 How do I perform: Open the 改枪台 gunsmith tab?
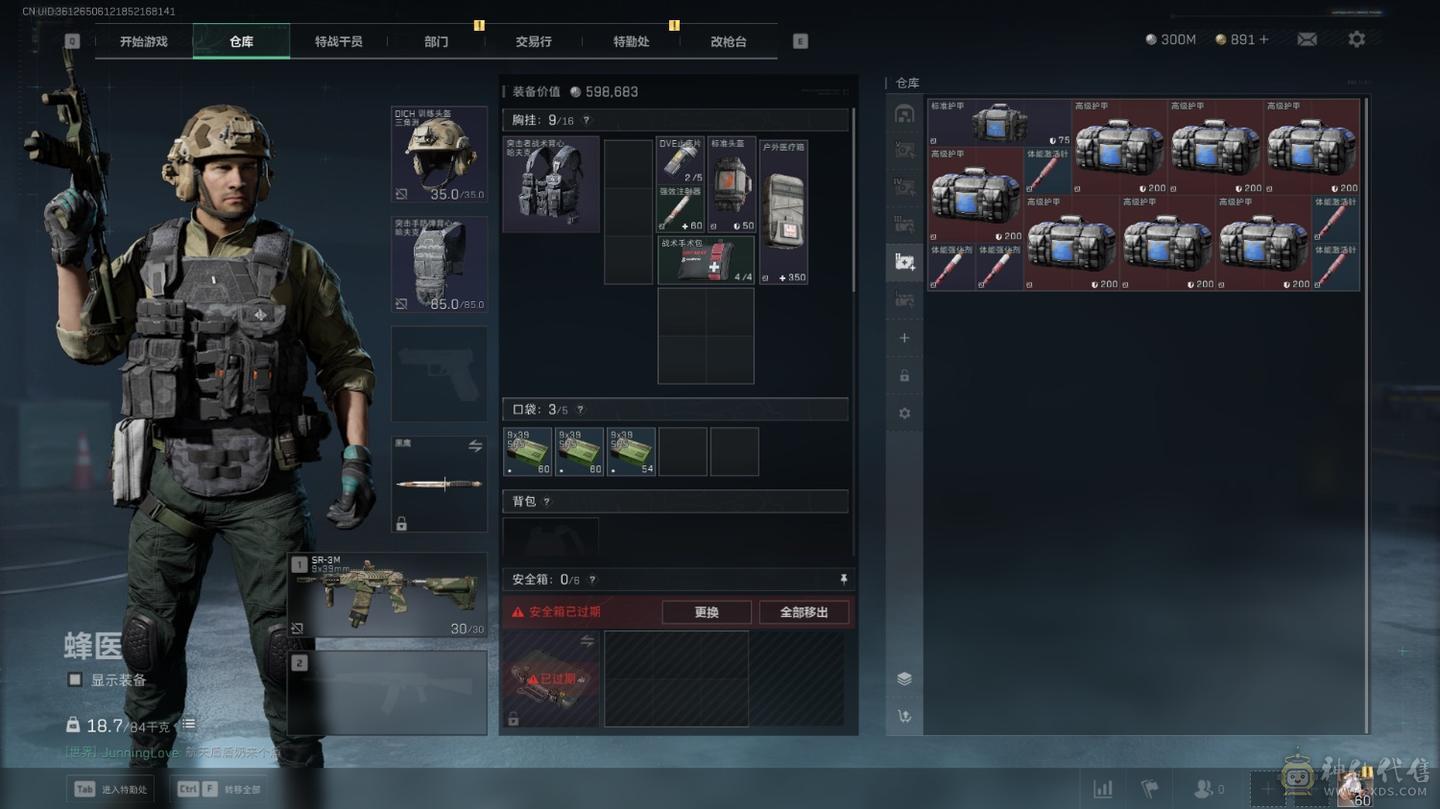coord(728,41)
